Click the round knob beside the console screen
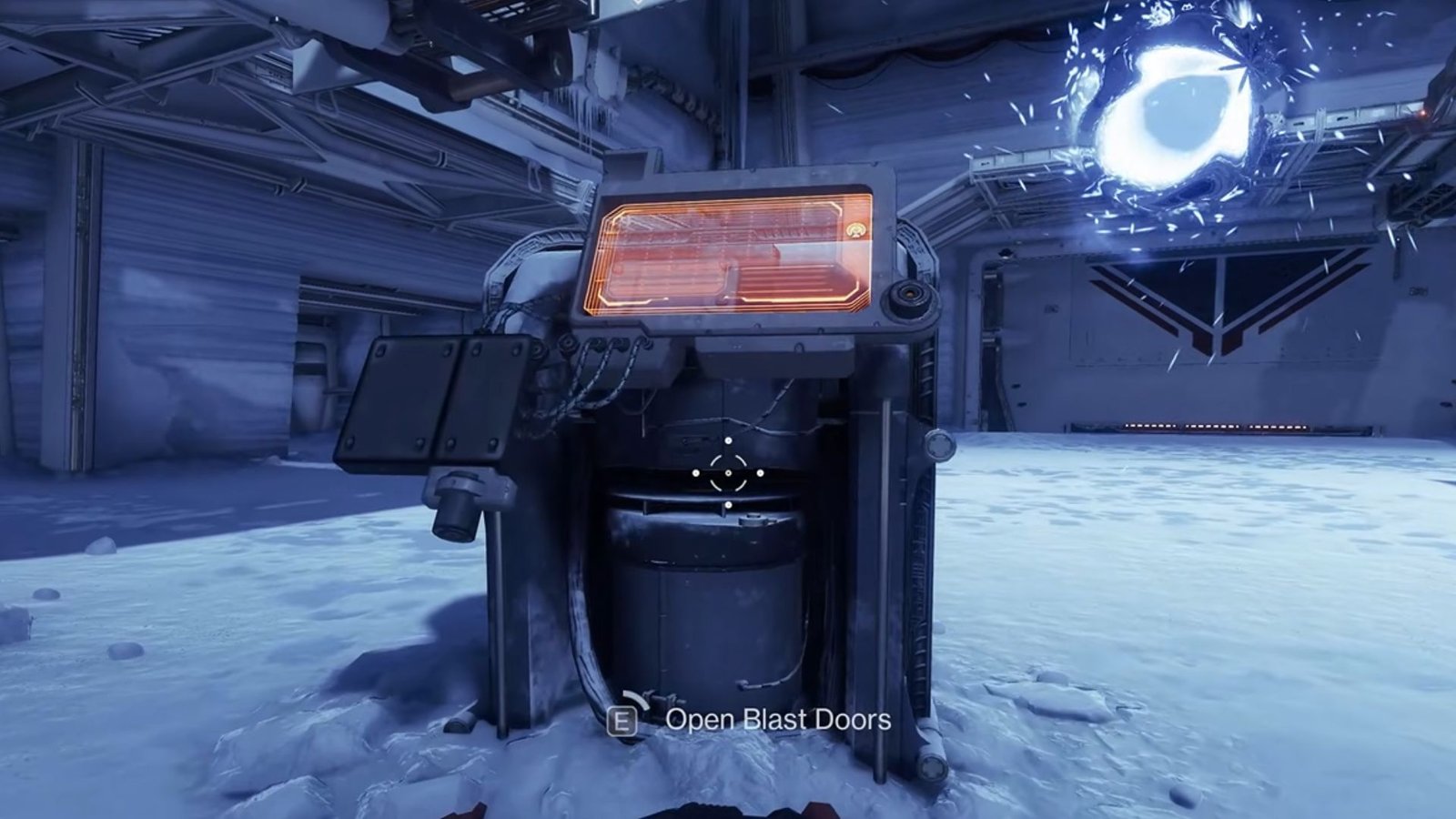1456x819 pixels. pos(907,293)
